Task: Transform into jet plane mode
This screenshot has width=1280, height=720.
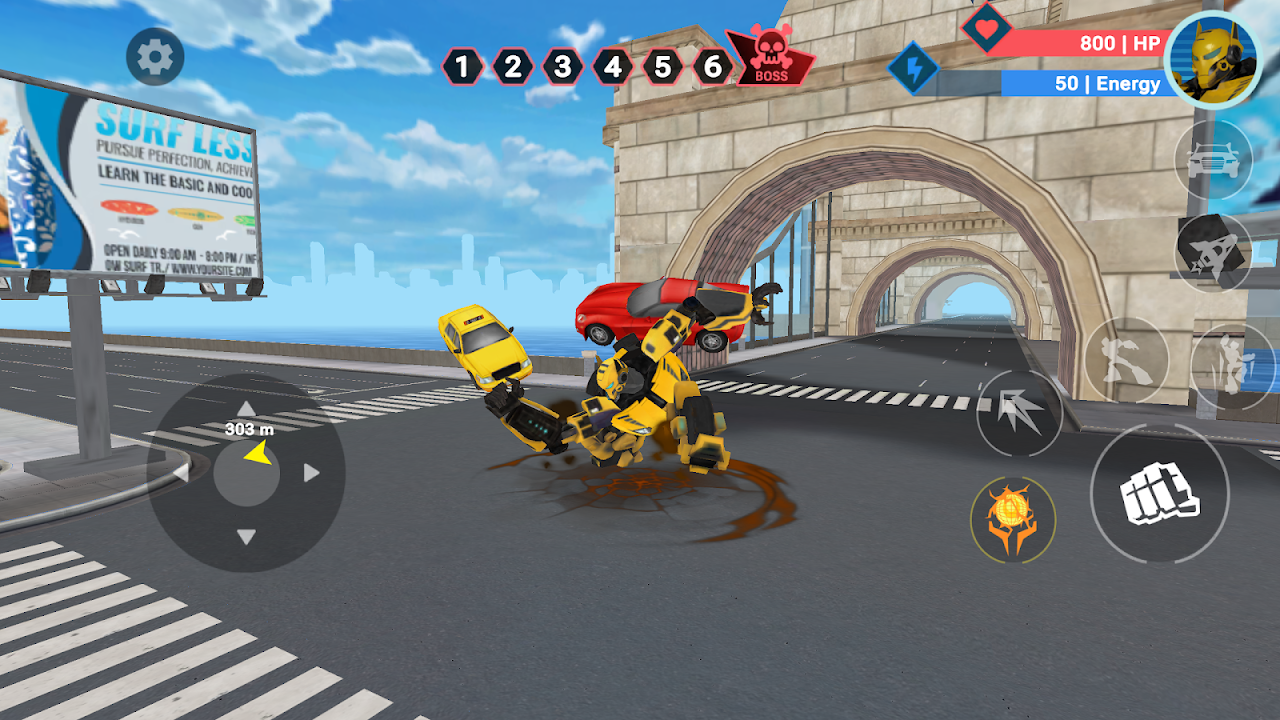Action: [1212, 252]
